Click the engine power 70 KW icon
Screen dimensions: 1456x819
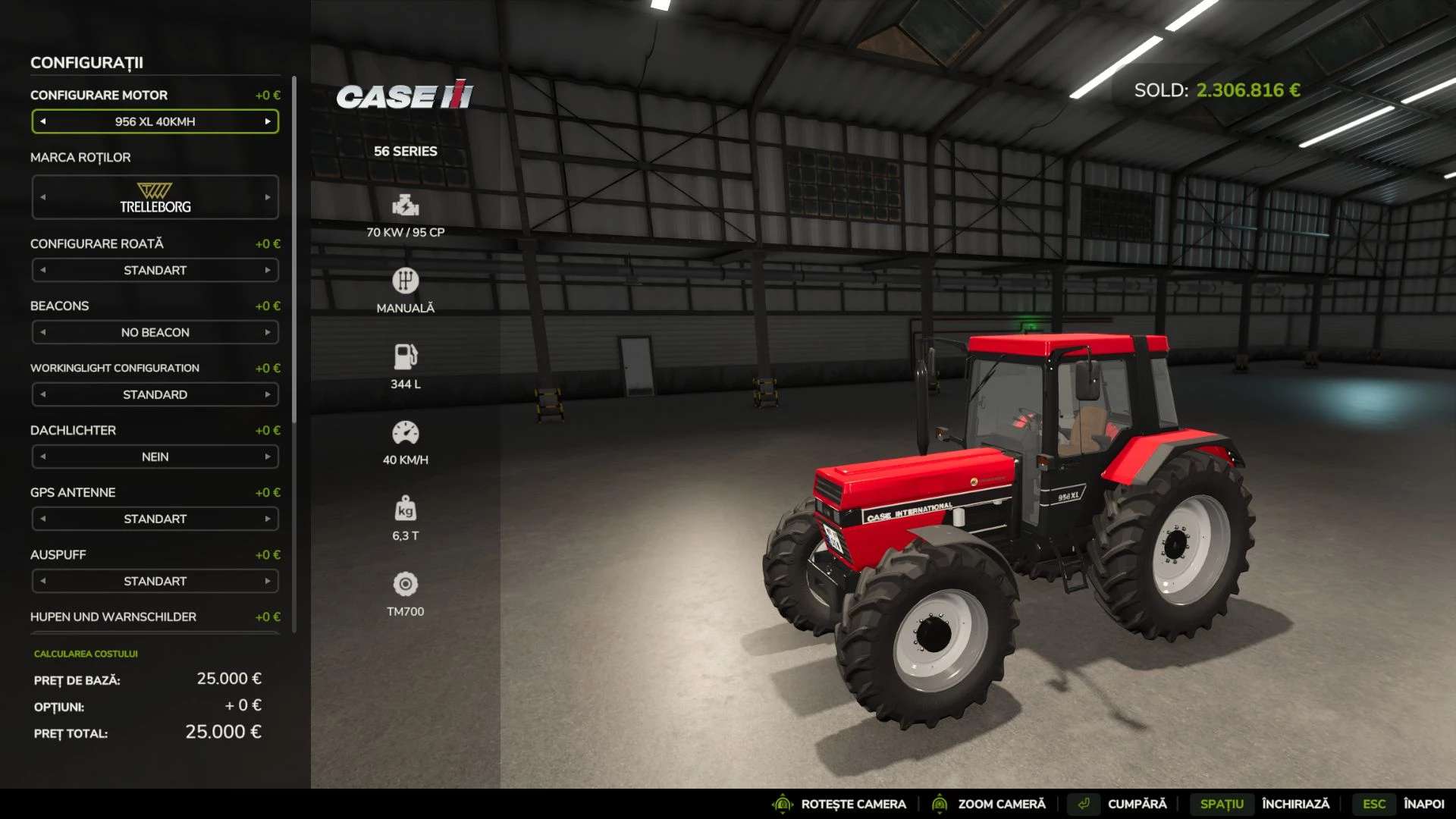(x=406, y=206)
